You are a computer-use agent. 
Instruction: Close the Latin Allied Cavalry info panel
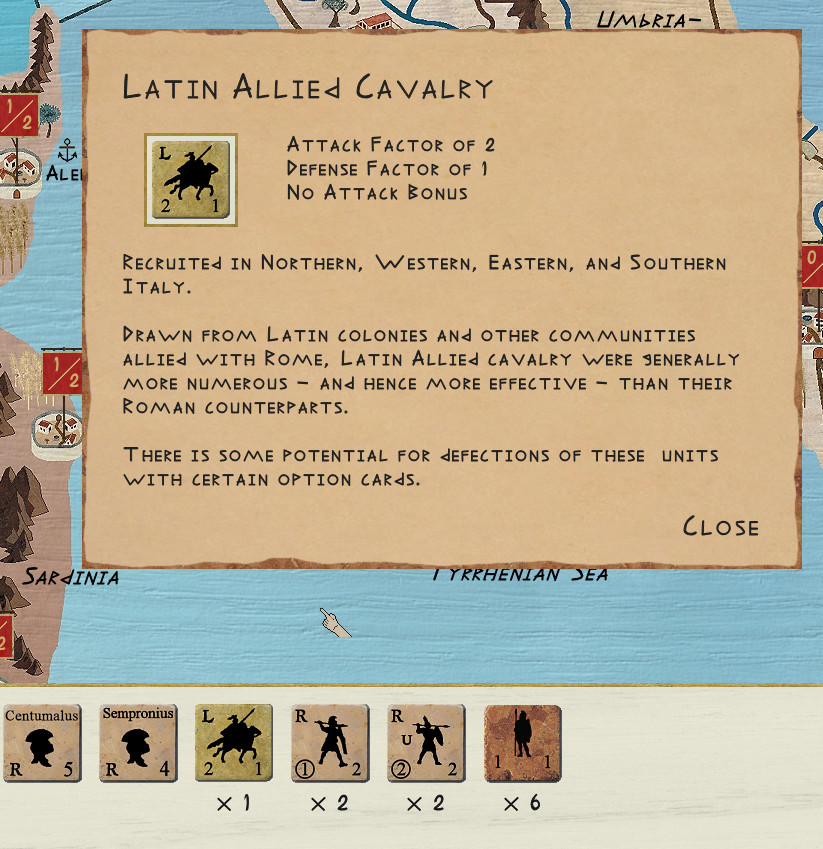(720, 527)
